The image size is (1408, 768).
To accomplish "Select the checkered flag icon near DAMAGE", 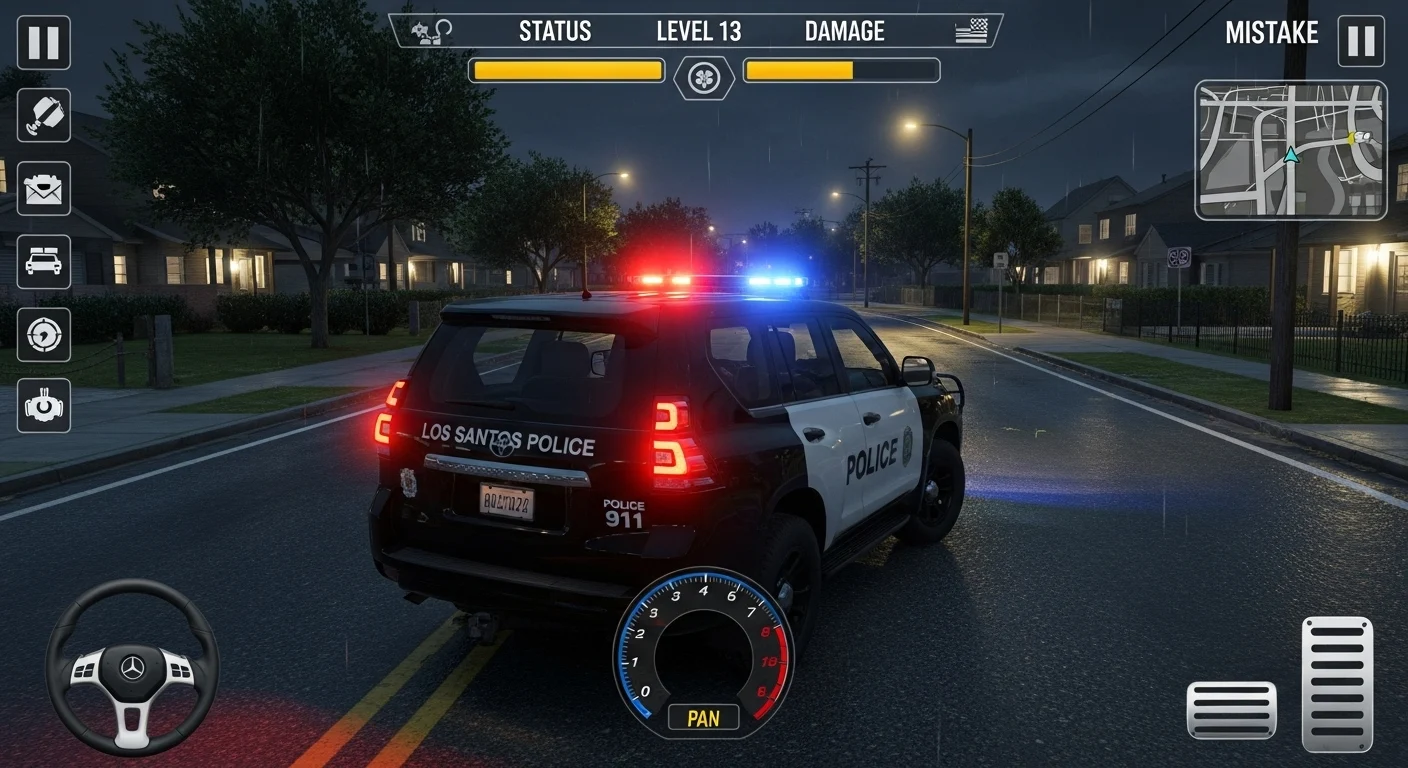I will [x=971, y=32].
